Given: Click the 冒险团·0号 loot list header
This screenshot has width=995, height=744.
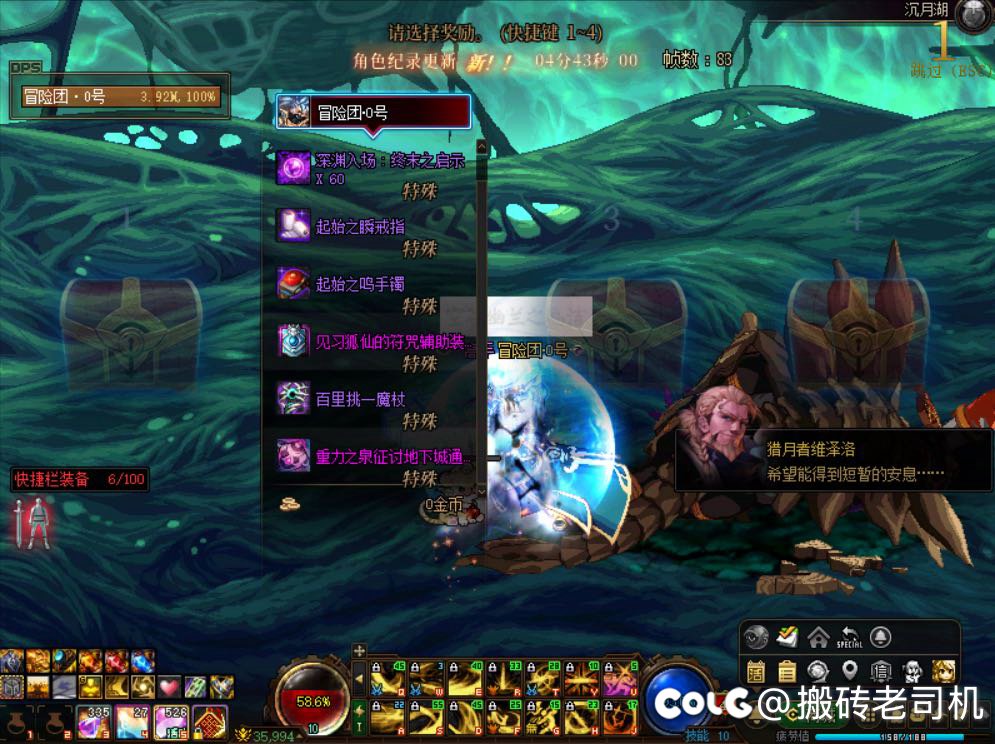Looking at the screenshot, I should (x=373, y=111).
